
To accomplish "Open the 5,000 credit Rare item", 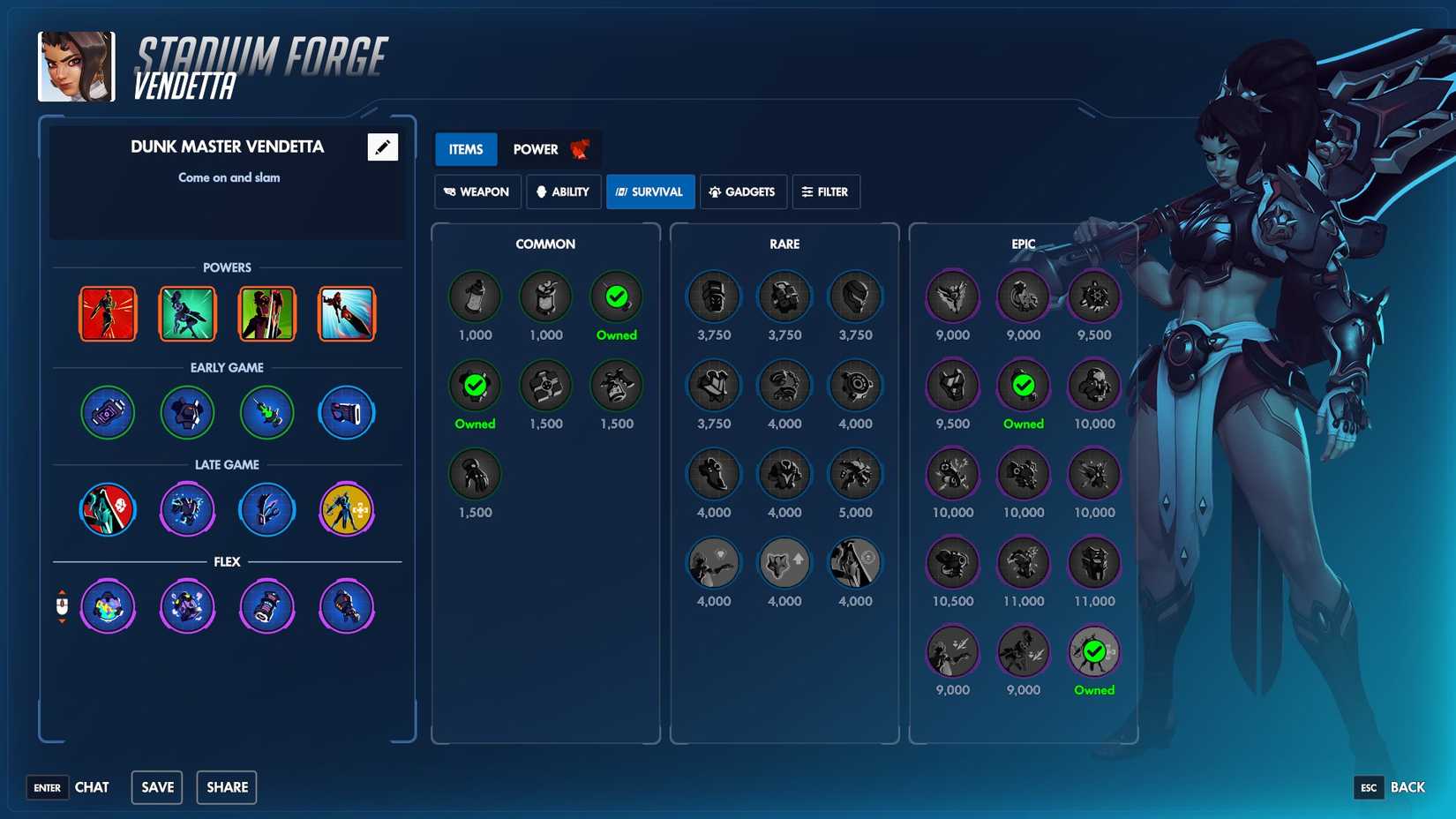I will point(854,474).
